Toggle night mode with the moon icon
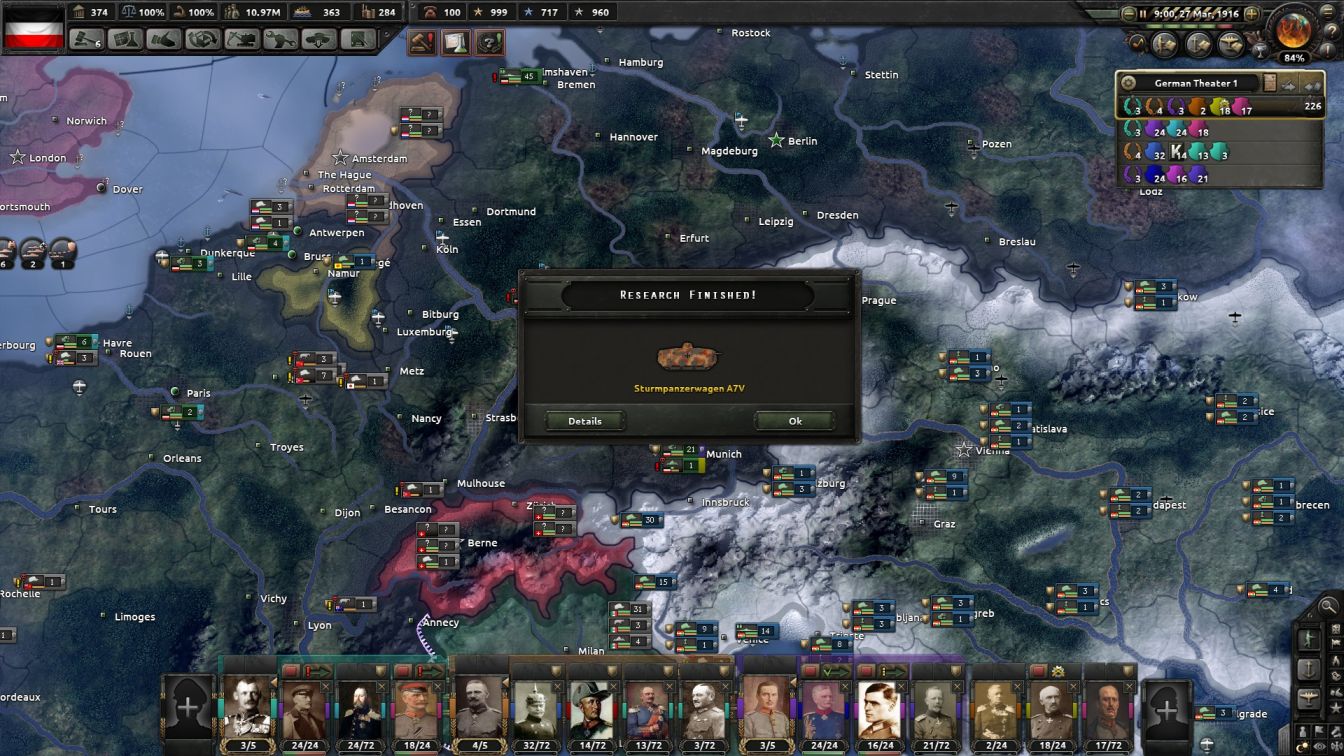The height and width of the screenshot is (756, 1344). click(1302, 745)
